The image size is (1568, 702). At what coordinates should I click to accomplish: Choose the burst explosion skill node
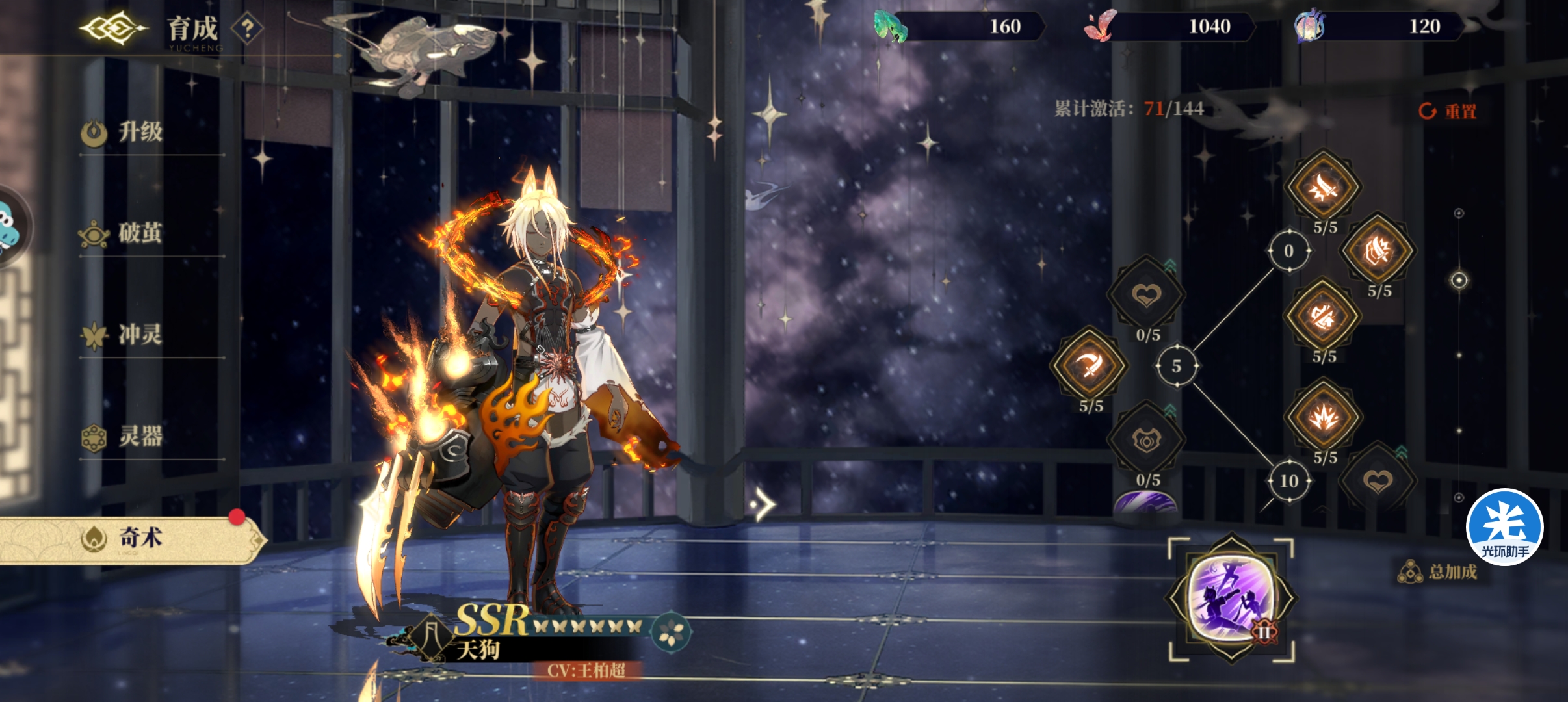[1323, 418]
